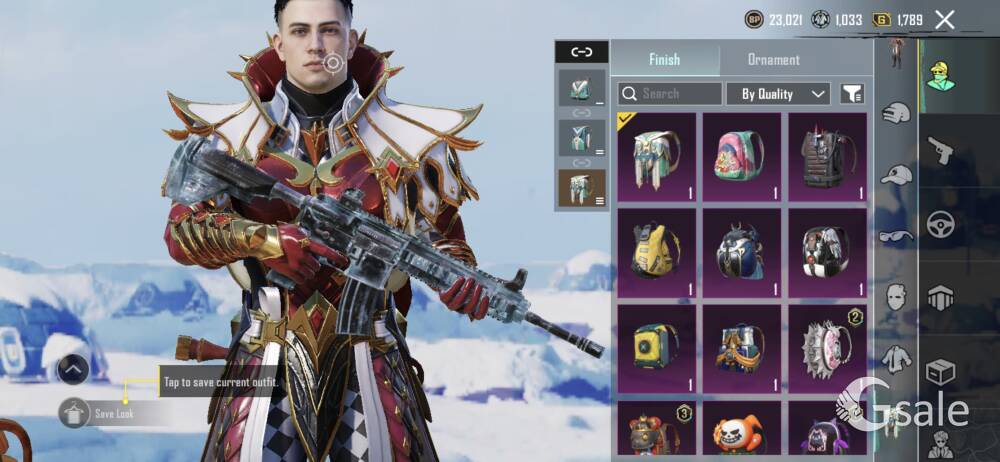The image size is (1000, 462).
Task: Open the steering wheel vehicle category
Action: [939, 225]
